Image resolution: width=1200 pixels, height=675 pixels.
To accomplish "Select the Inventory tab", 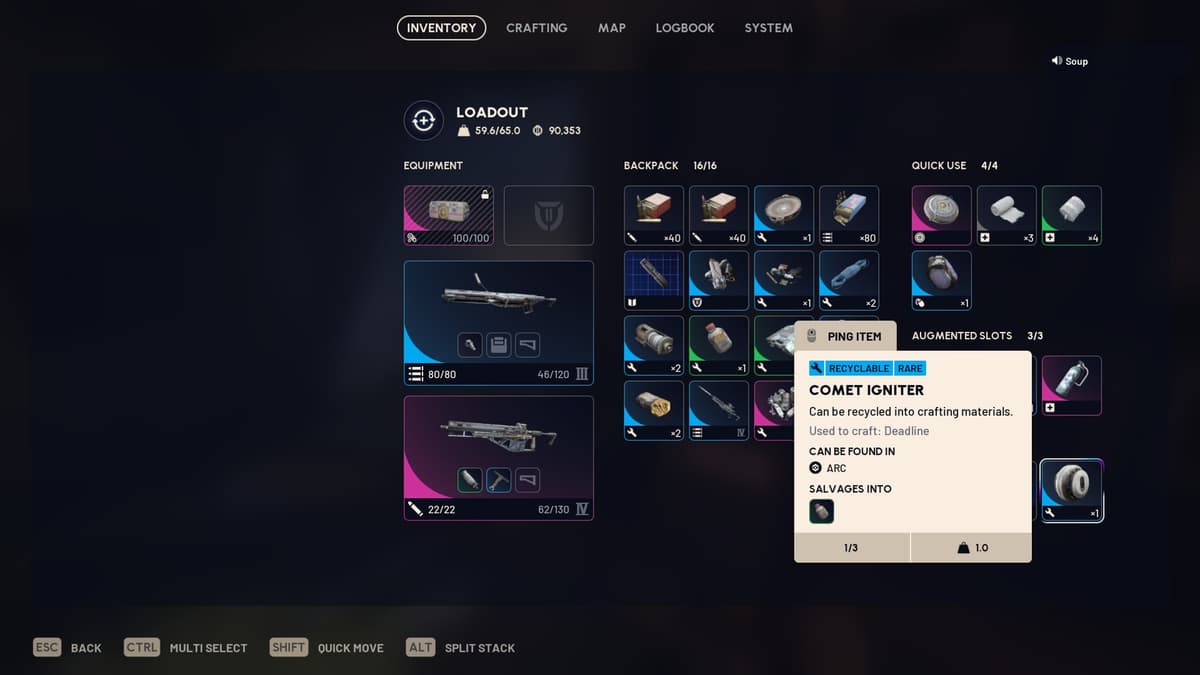I will coord(441,28).
